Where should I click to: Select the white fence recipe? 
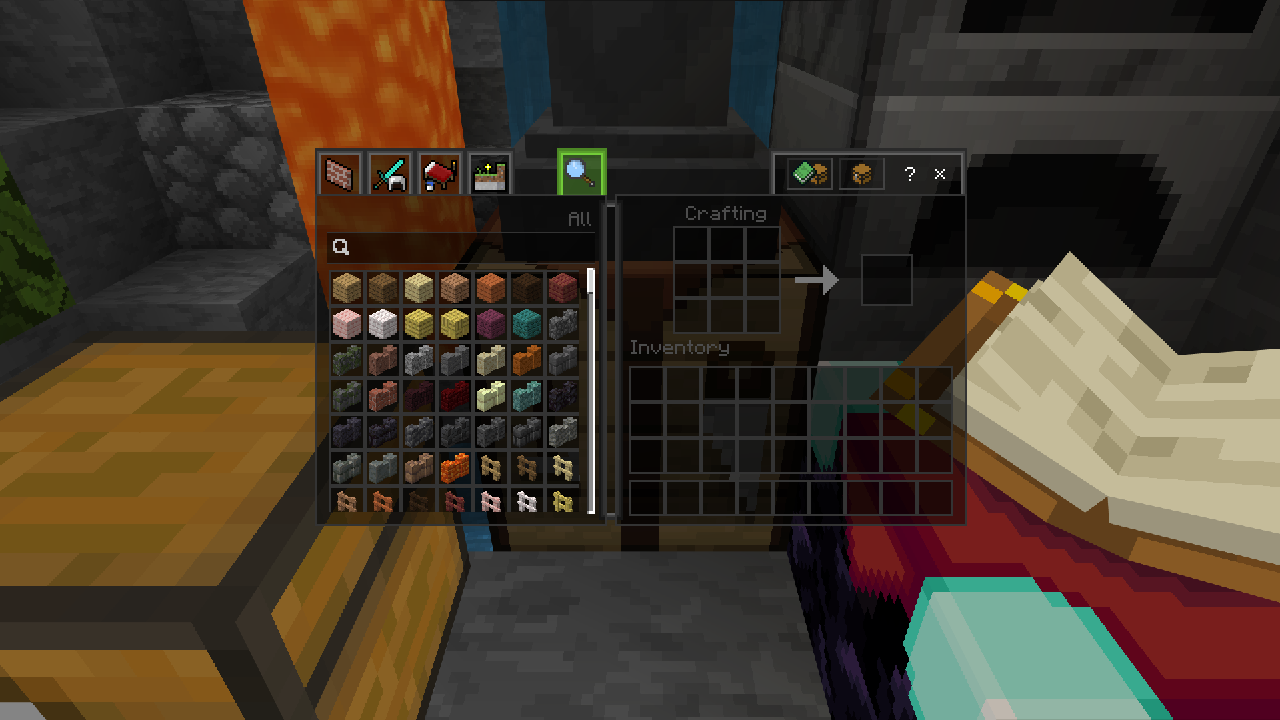[526, 500]
